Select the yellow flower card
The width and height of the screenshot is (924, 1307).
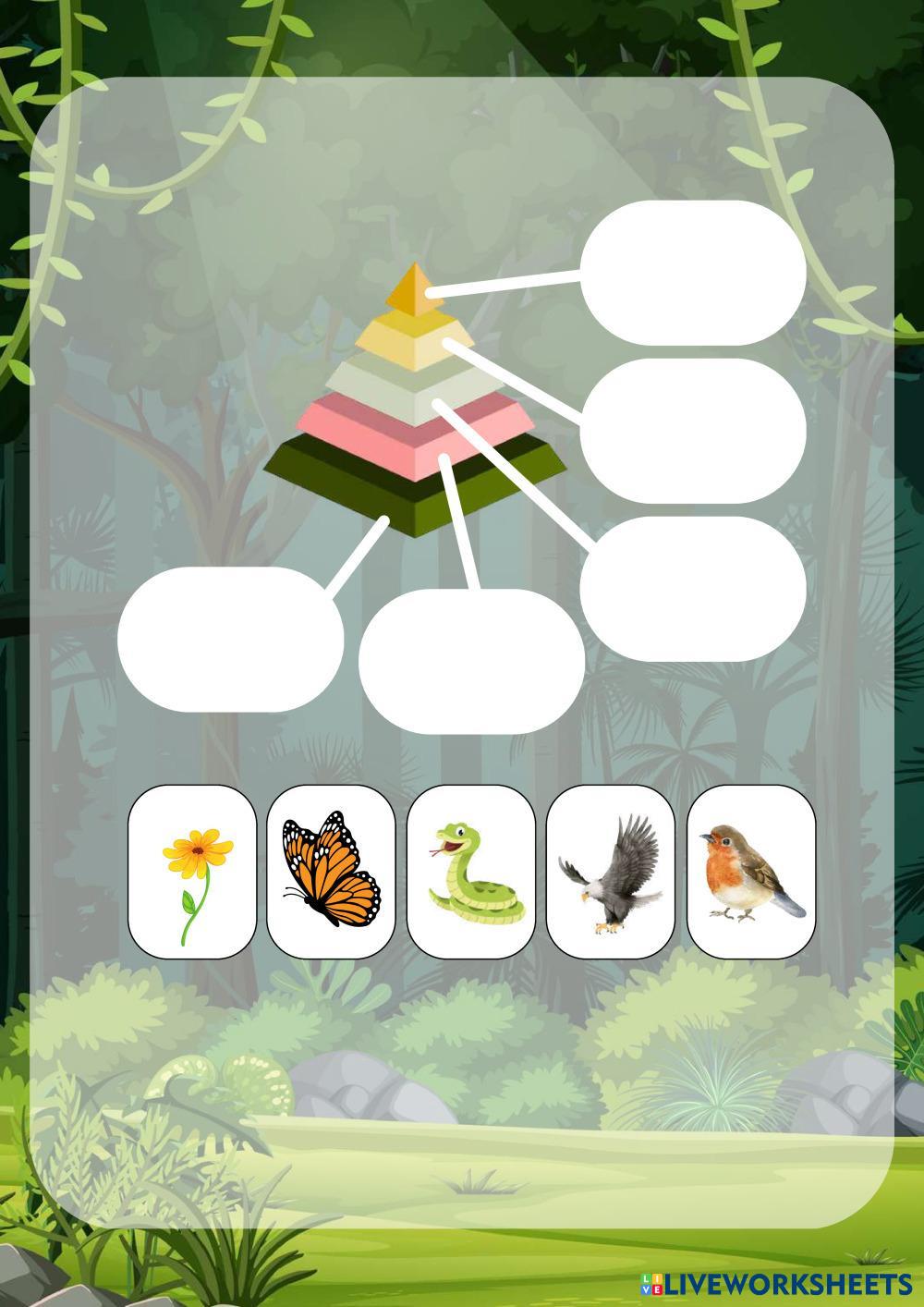192,871
